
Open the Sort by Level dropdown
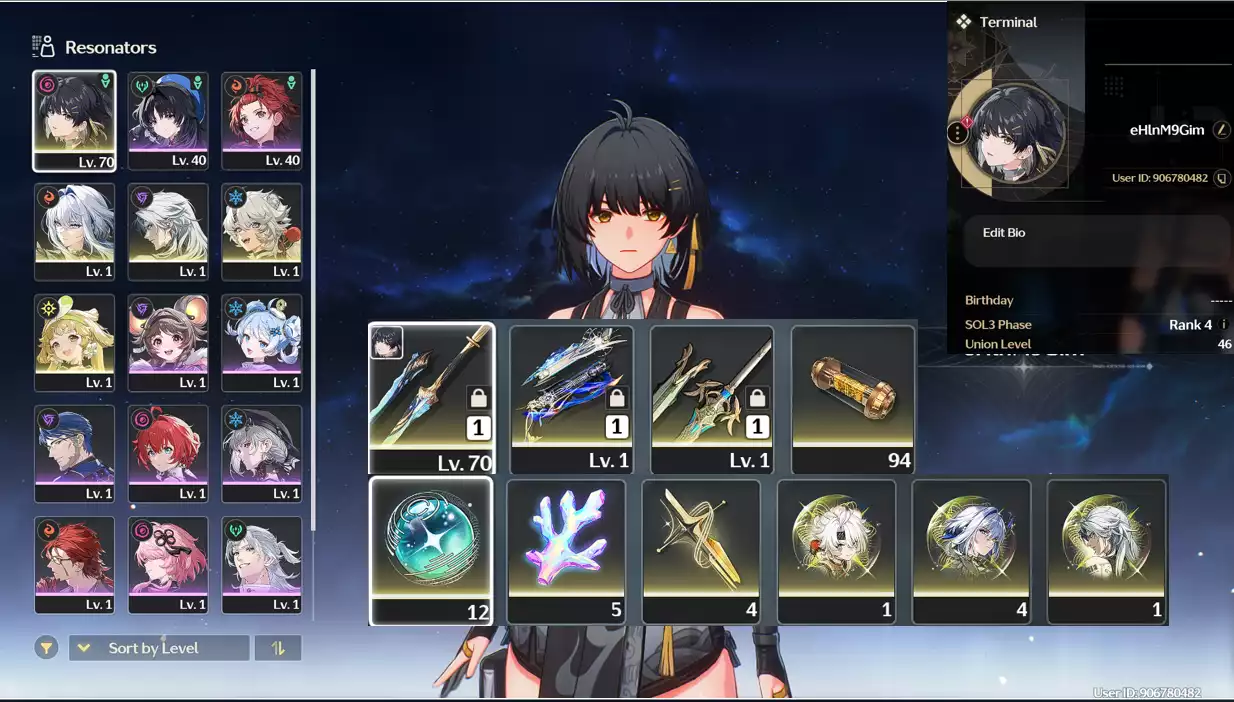click(159, 648)
